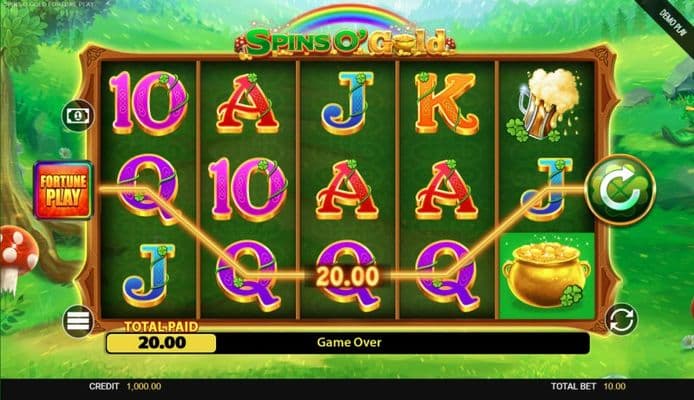694x400 pixels.
Task: Spin the reels with the green clover button
Action: pos(619,187)
